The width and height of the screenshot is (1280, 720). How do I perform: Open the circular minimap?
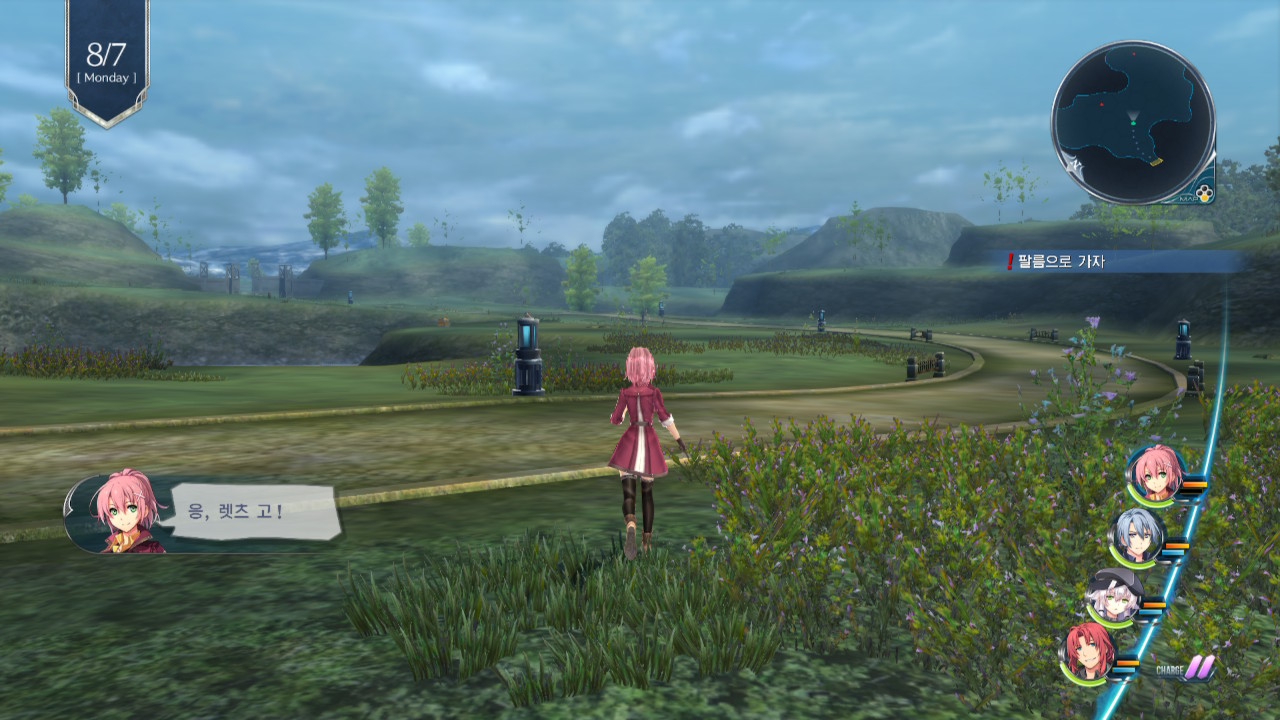(1132, 123)
